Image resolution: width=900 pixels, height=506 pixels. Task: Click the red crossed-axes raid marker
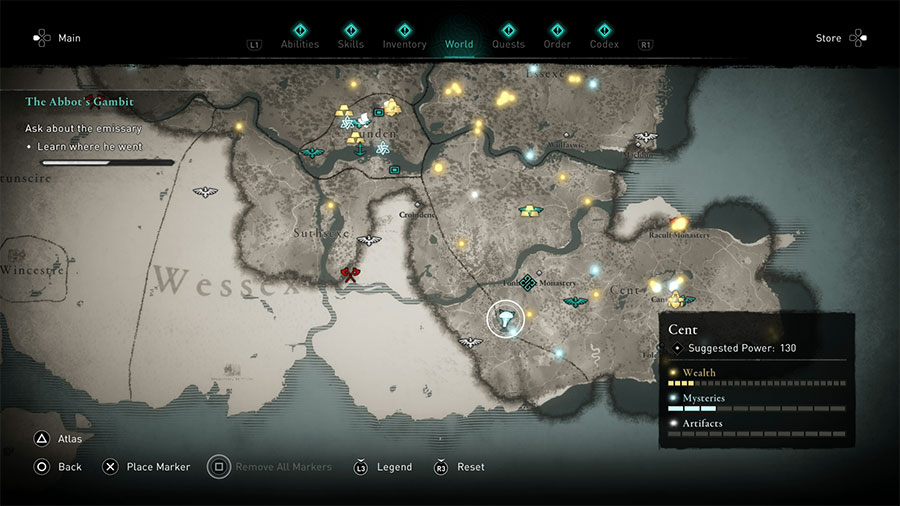(x=349, y=274)
